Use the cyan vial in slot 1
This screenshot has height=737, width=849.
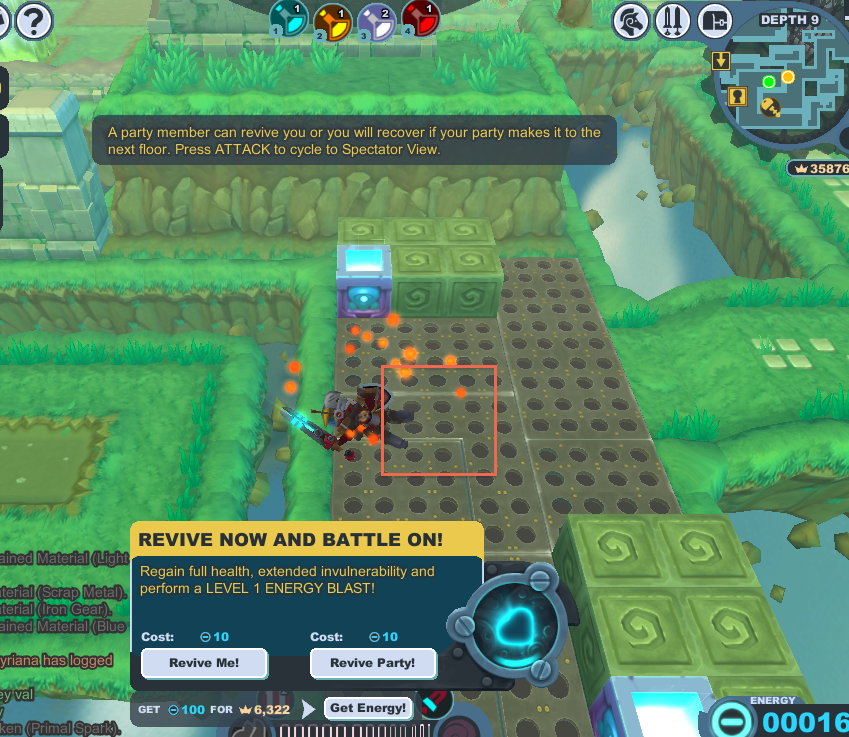tap(289, 19)
